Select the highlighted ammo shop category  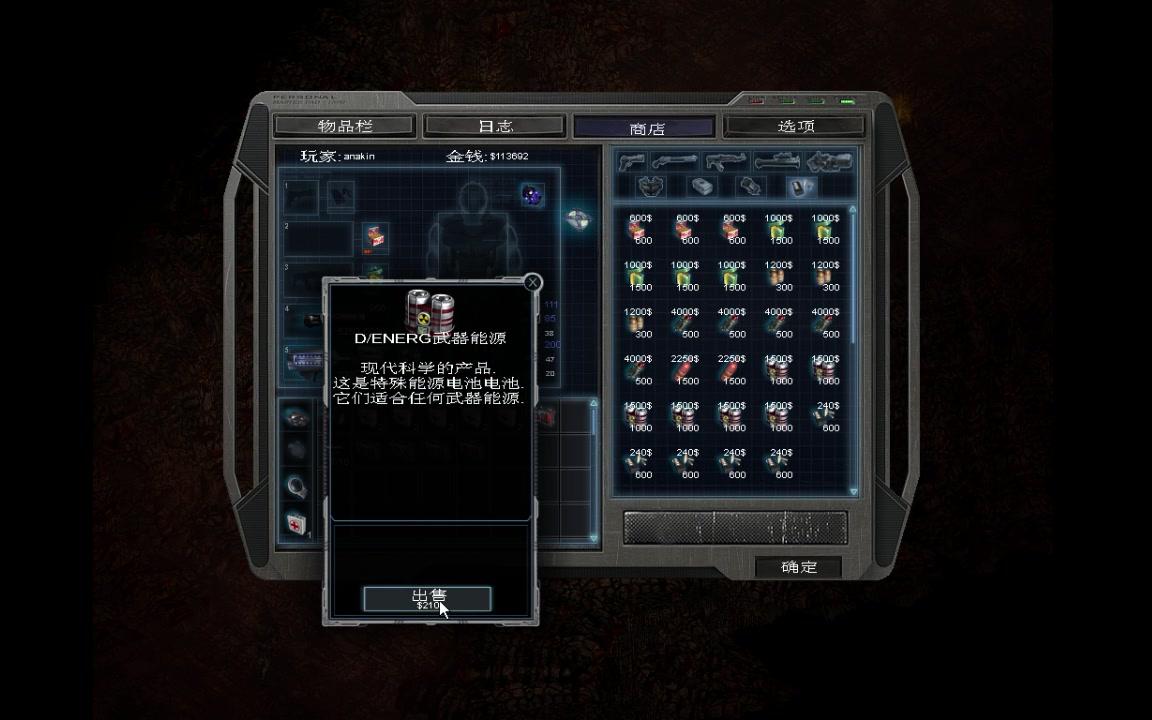[x=802, y=187]
